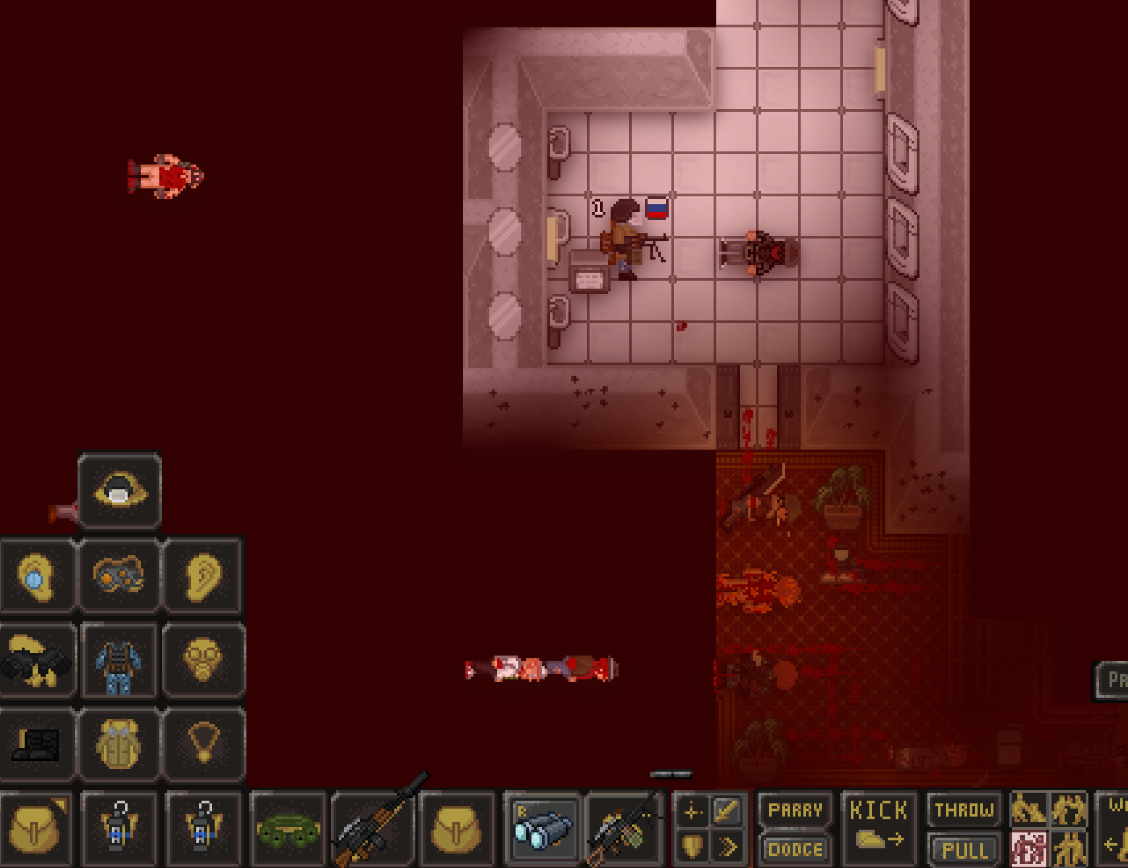1128x868 pixels.
Task: Click the ear slot with blue earpiece
Action: (36, 575)
